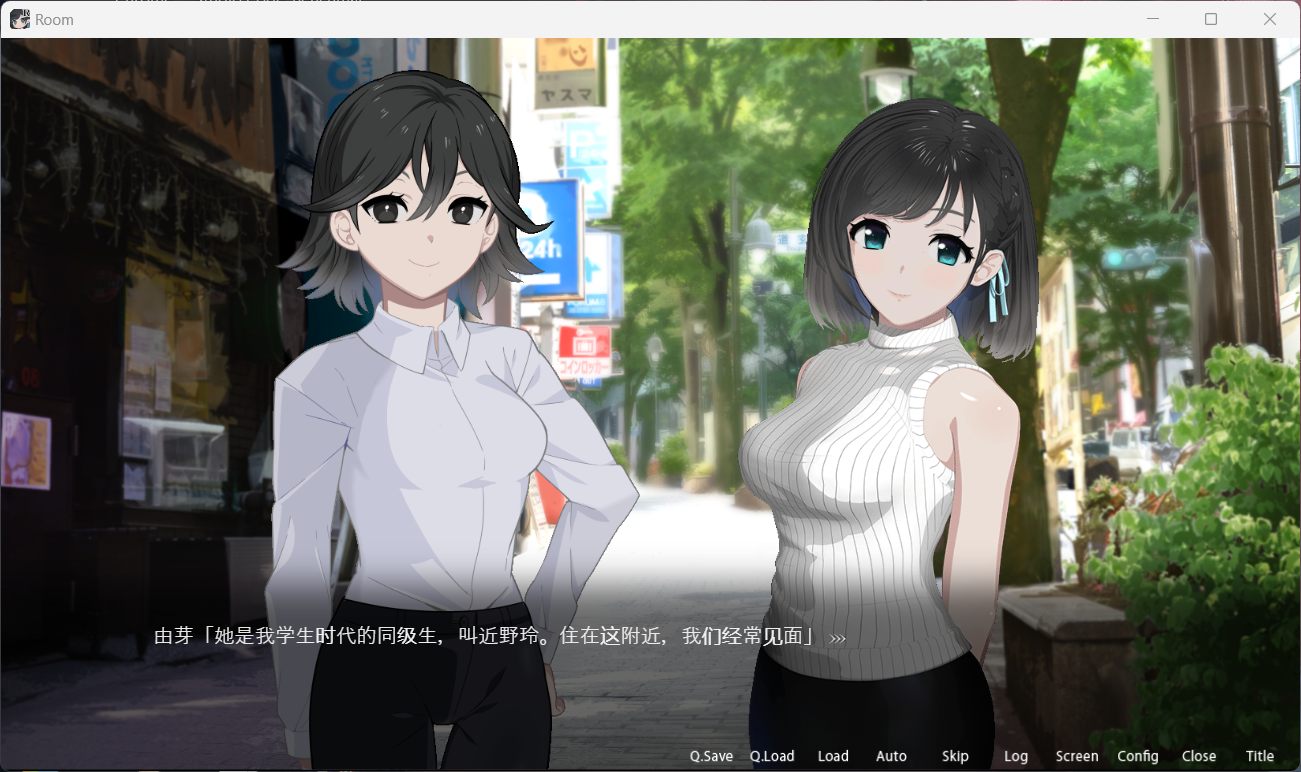
Task: Open the Config settings menu
Action: (1137, 756)
